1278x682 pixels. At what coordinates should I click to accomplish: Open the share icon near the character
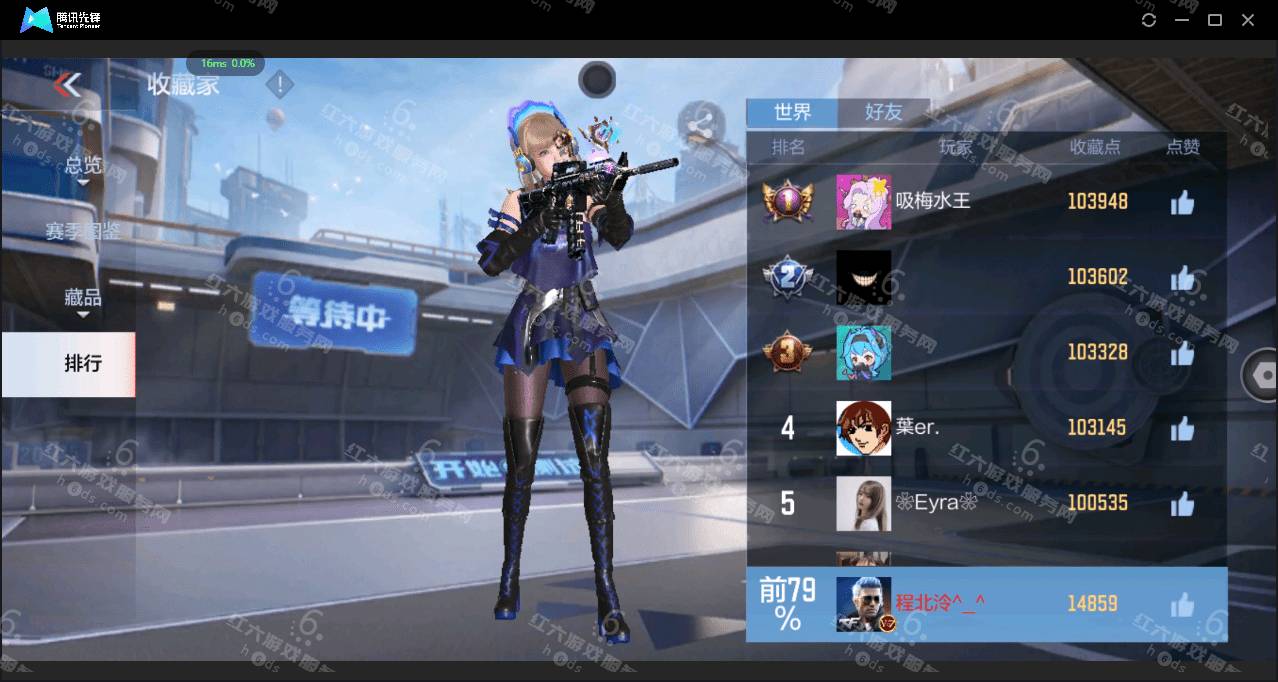tap(701, 125)
